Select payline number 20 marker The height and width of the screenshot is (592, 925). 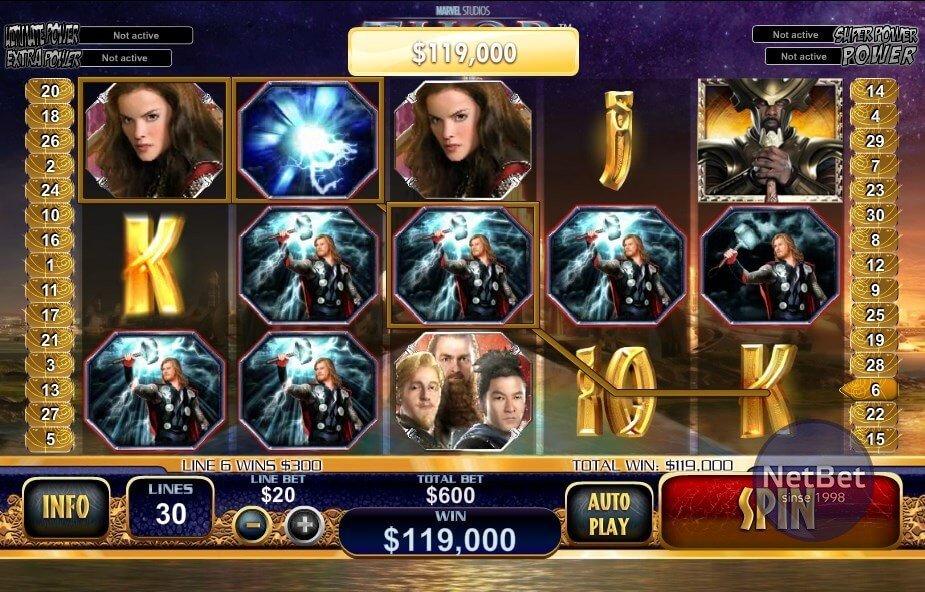[x=50, y=91]
